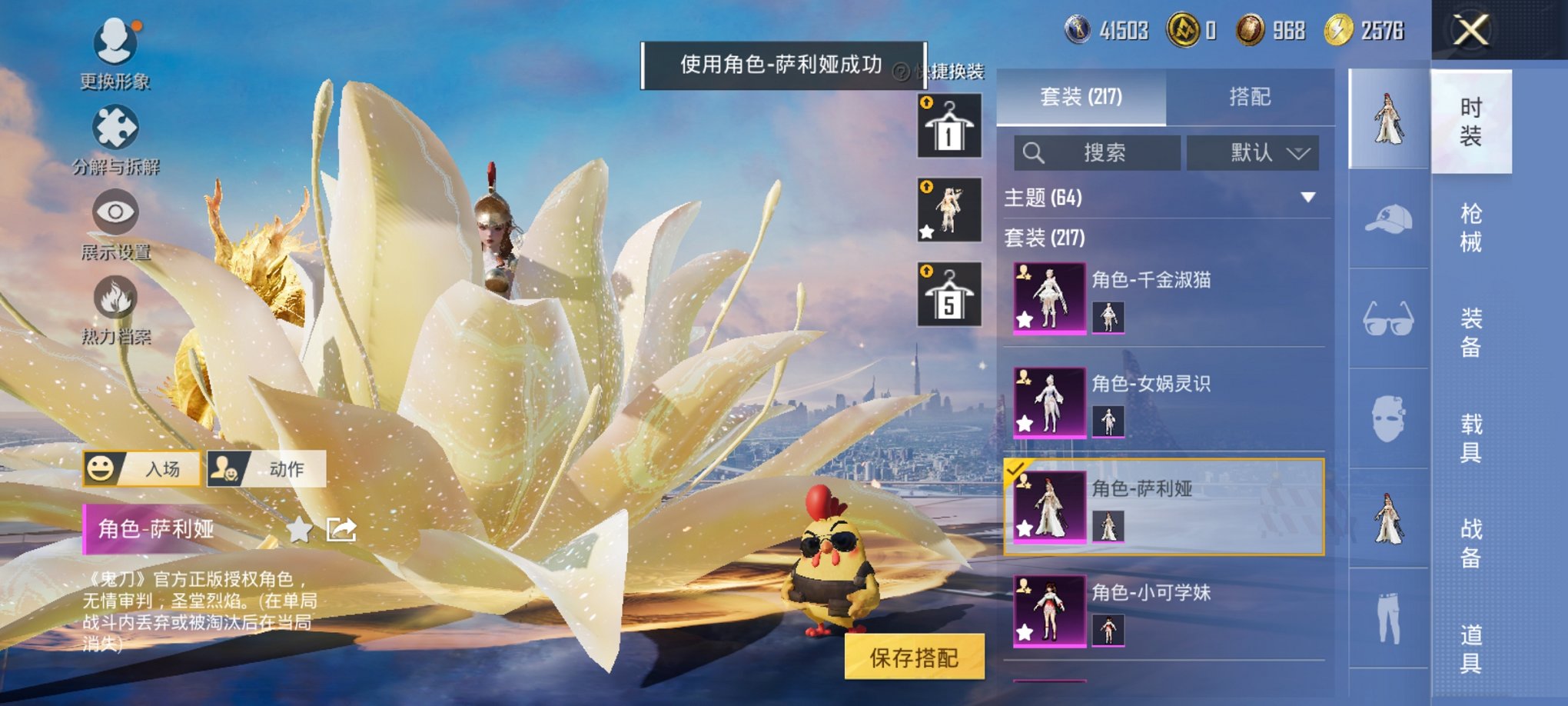Collapse the 主题 (64) section
The width and height of the screenshot is (1568, 706).
[1309, 198]
